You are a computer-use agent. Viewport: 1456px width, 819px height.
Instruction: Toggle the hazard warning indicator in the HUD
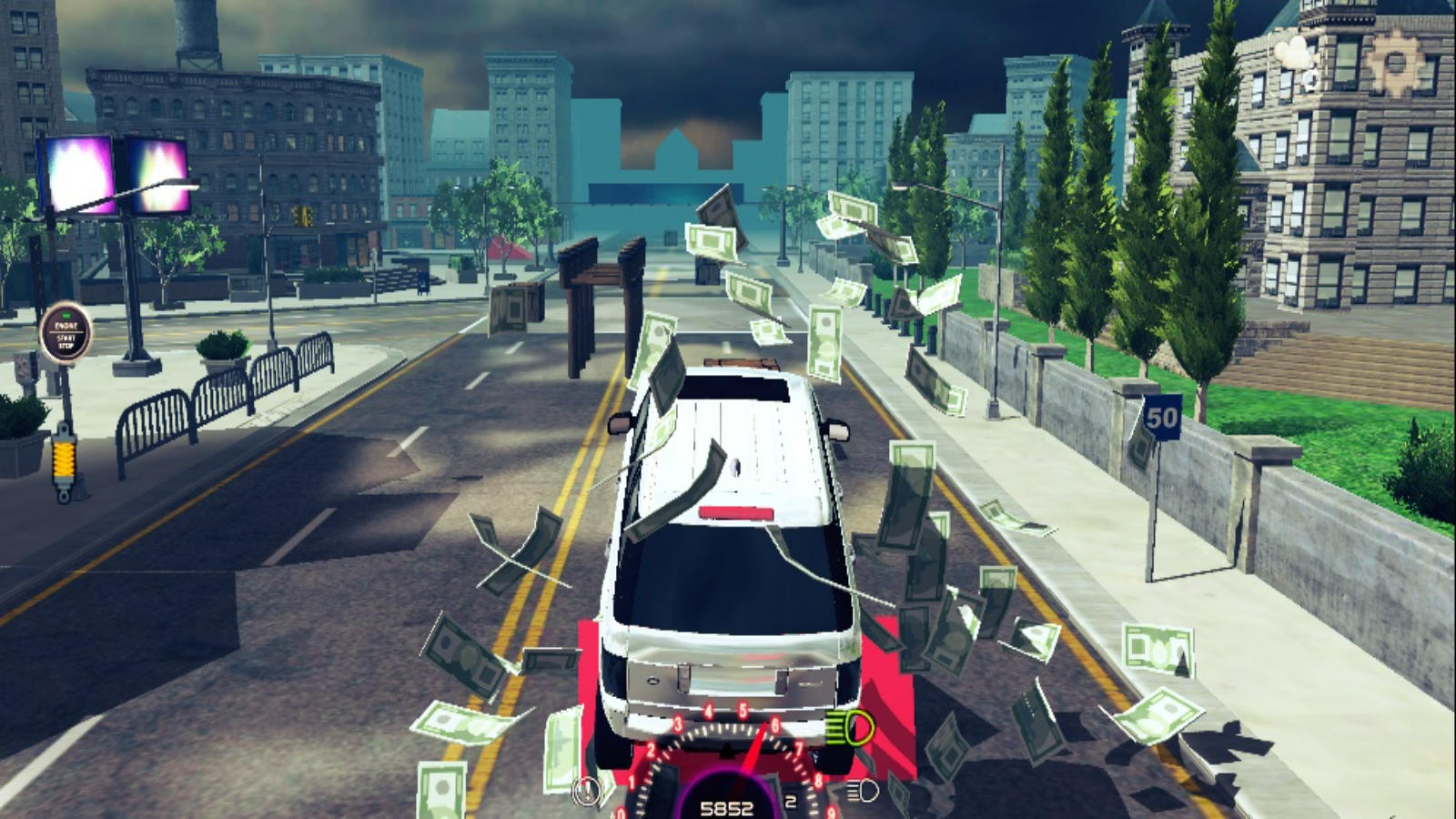point(587,790)
